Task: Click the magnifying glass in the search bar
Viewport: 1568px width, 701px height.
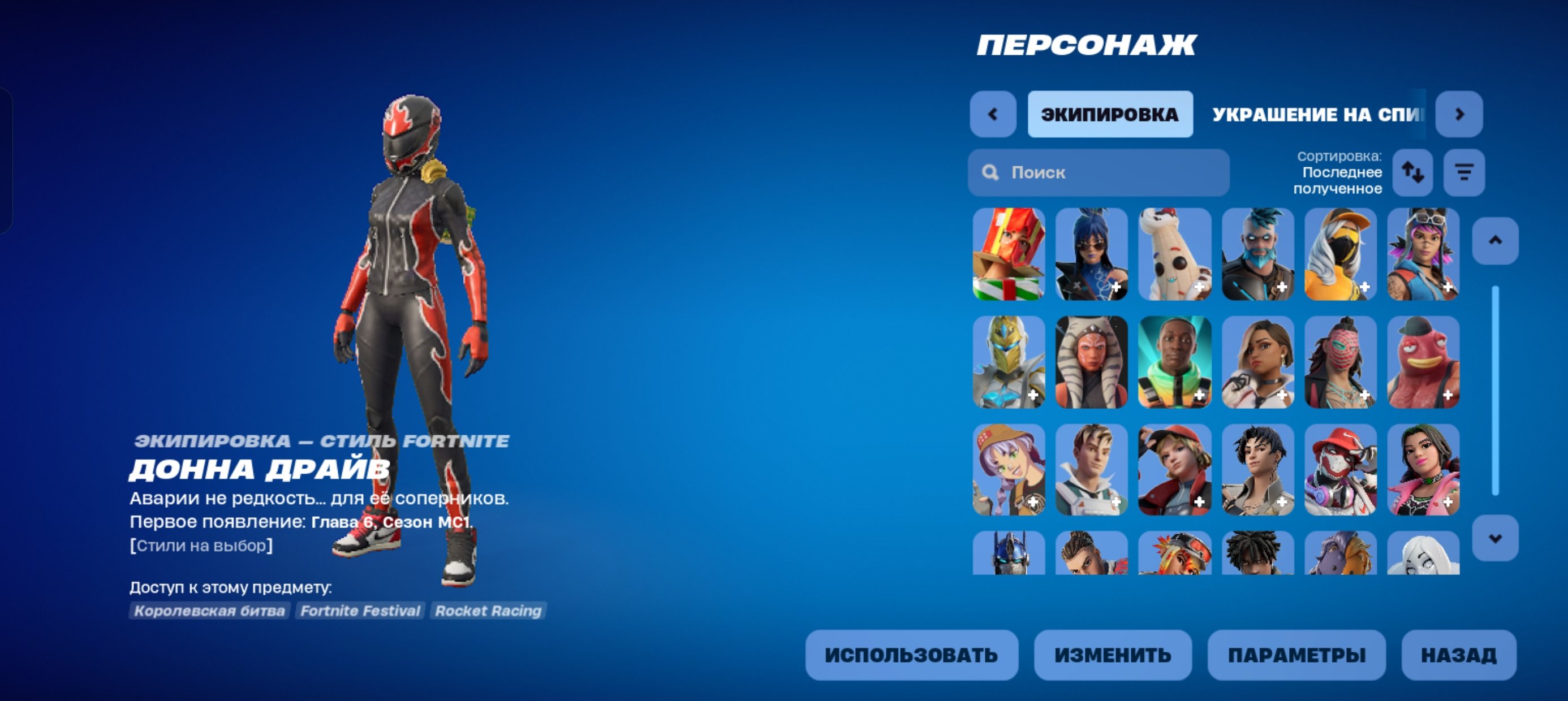Action: pos(992,172)
